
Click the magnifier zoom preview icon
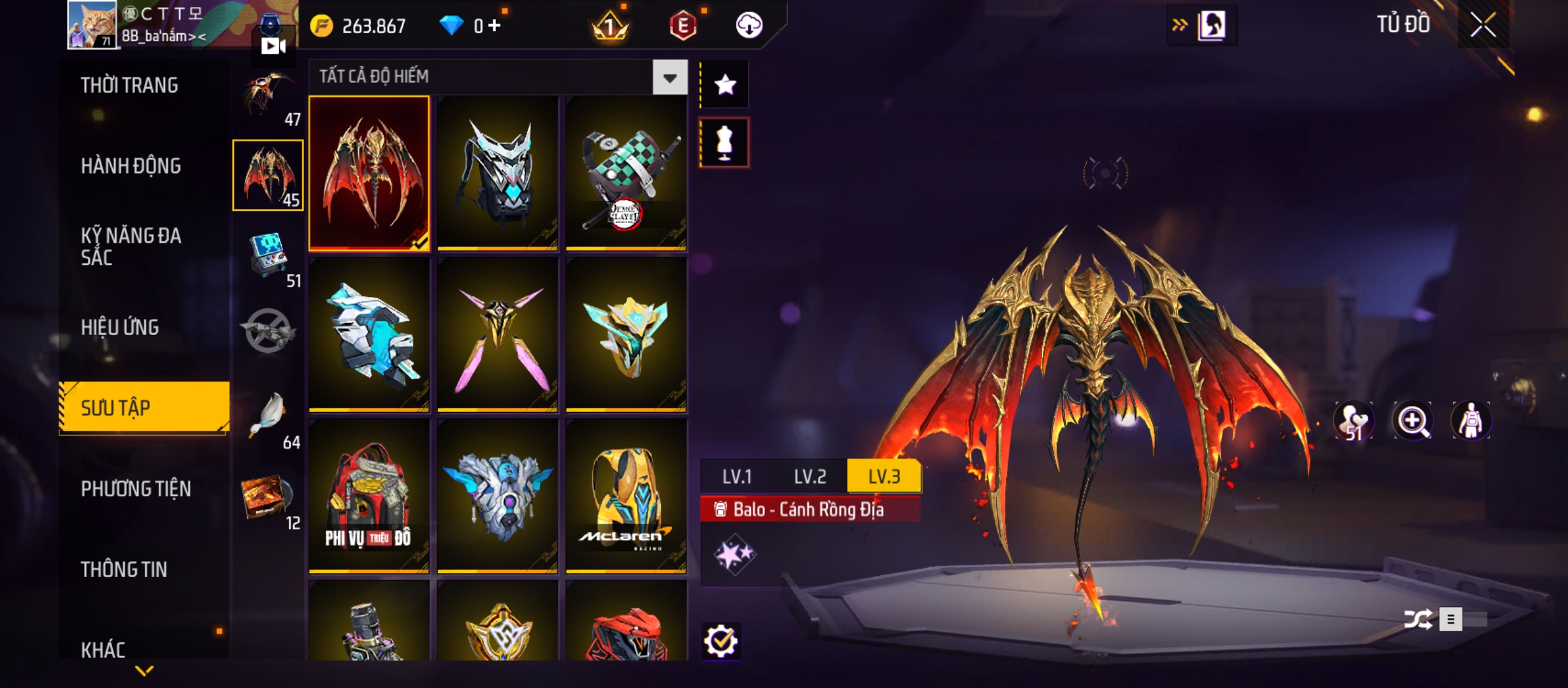[1412, 420]
